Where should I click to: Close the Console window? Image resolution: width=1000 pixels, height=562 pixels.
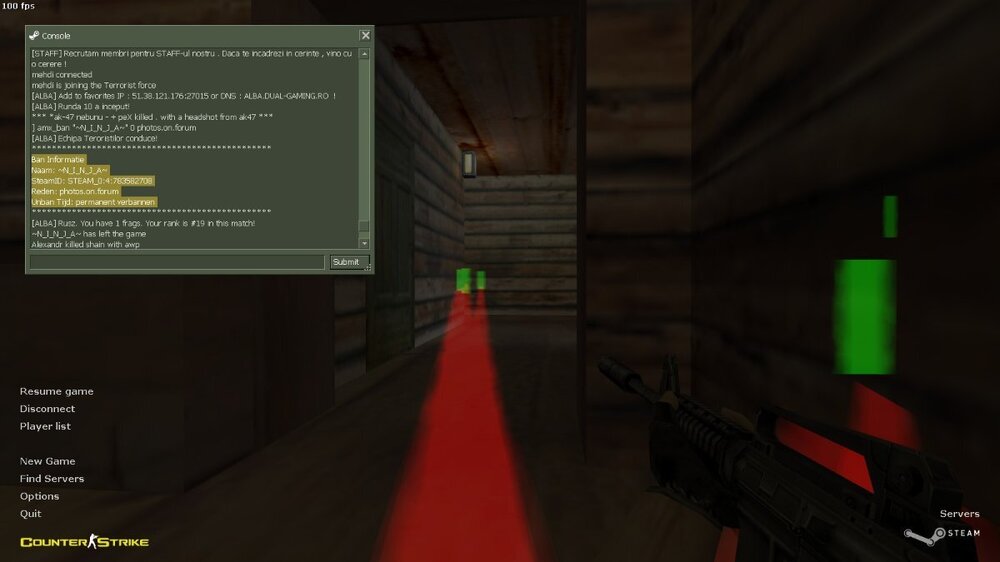pos(365,35)
